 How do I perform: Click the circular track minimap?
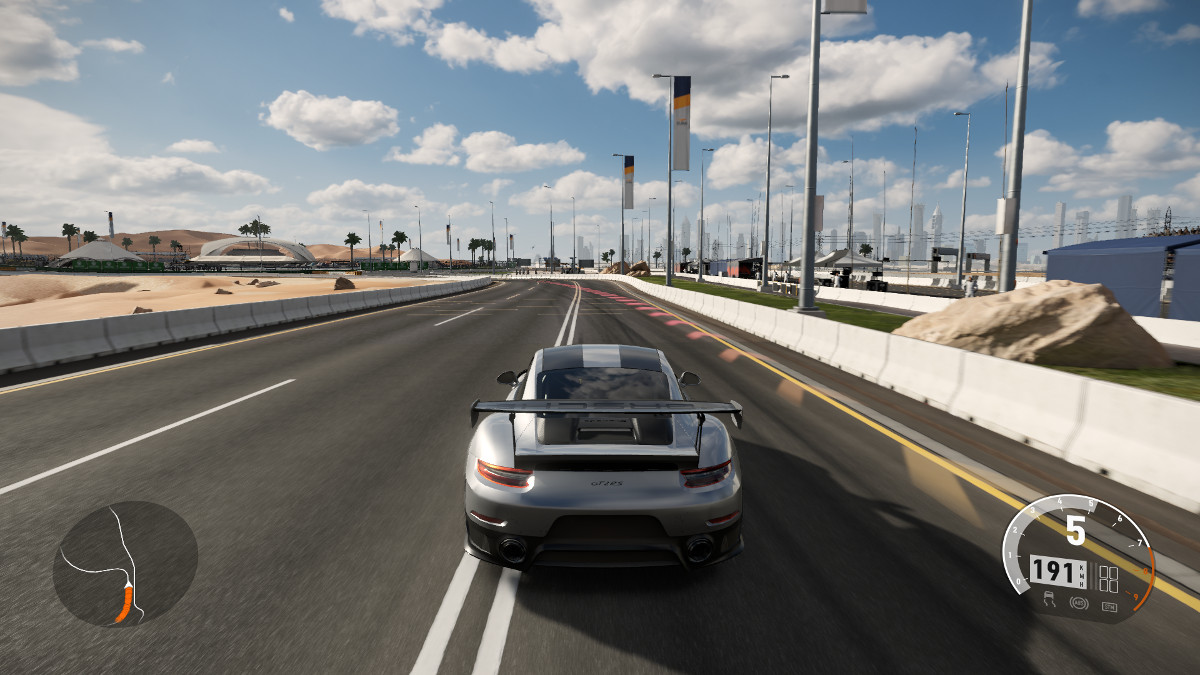coord(125,563)
